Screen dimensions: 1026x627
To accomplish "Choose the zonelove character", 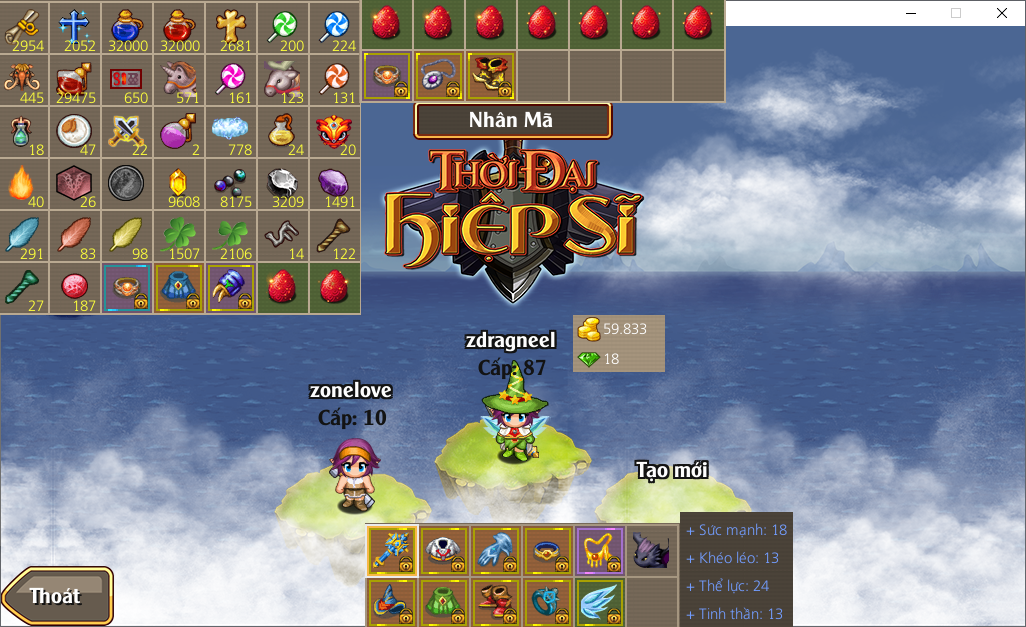I will (351, 475).
